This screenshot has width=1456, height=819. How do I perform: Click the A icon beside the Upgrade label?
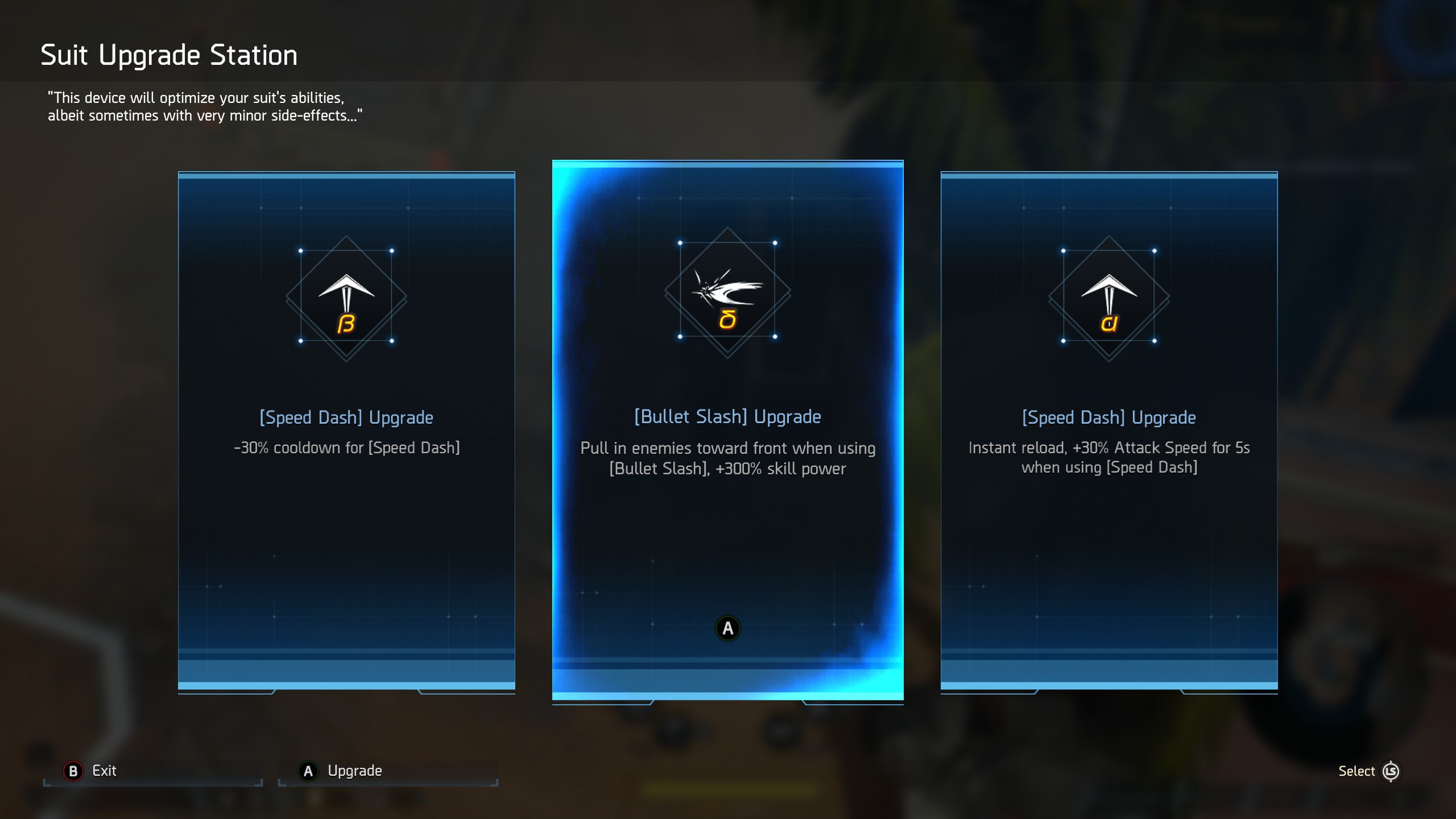tap(307, 771)
